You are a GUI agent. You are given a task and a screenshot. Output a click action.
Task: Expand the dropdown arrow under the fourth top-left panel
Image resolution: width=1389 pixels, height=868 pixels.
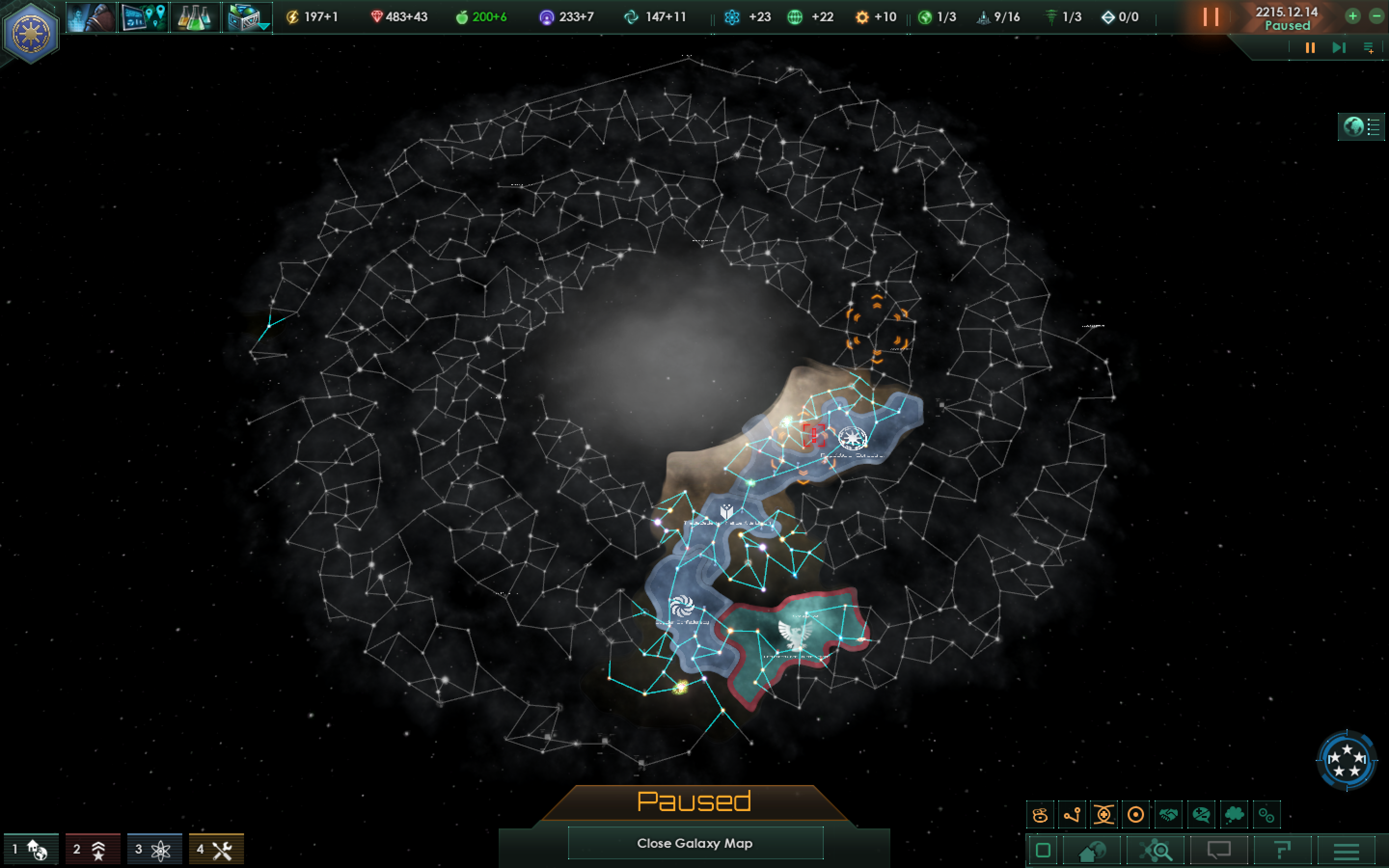pyautogui.click(x=264, y=27)
